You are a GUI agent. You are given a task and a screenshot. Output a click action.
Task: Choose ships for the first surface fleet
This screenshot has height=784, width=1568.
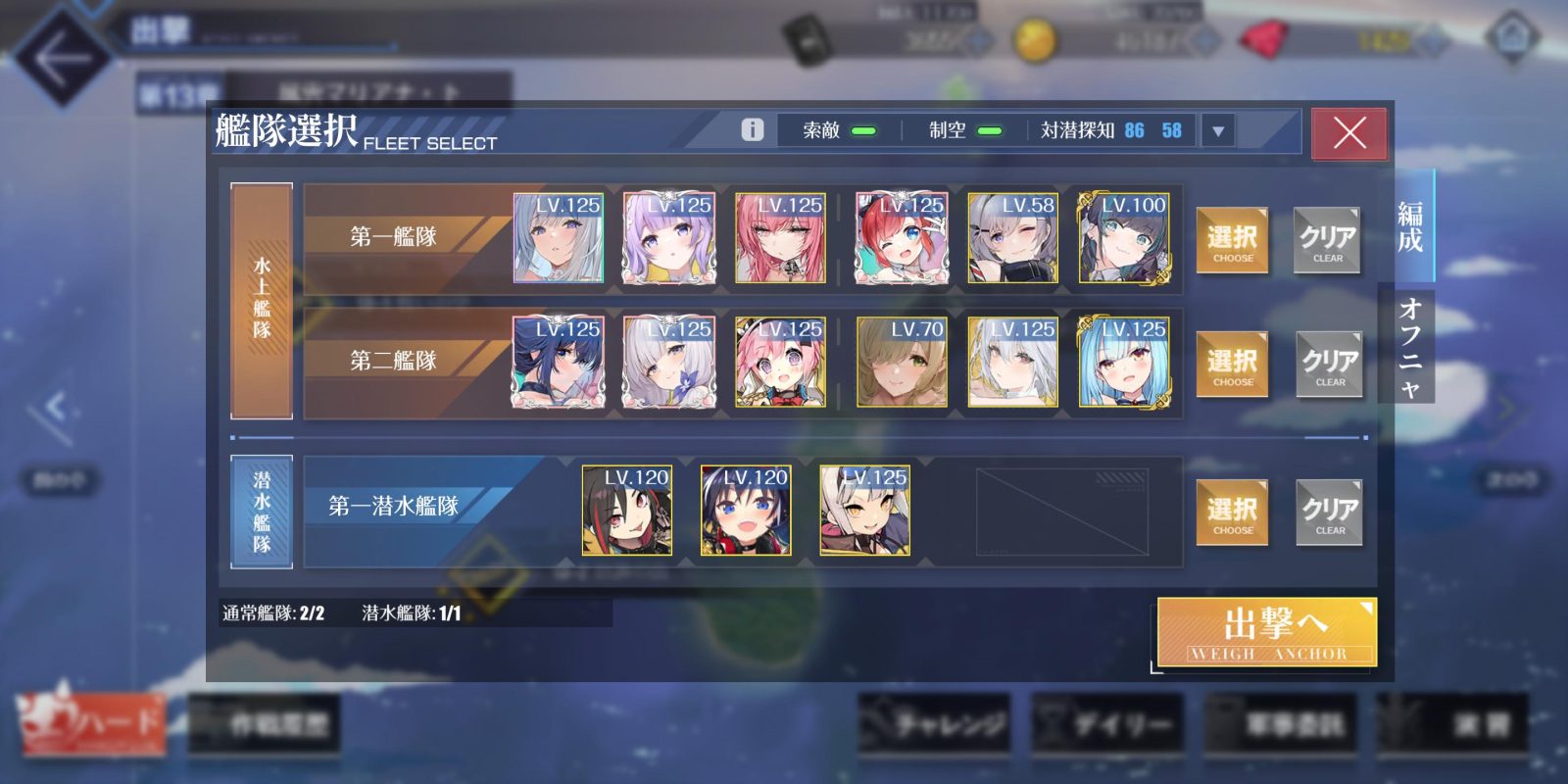point(1232,240)
